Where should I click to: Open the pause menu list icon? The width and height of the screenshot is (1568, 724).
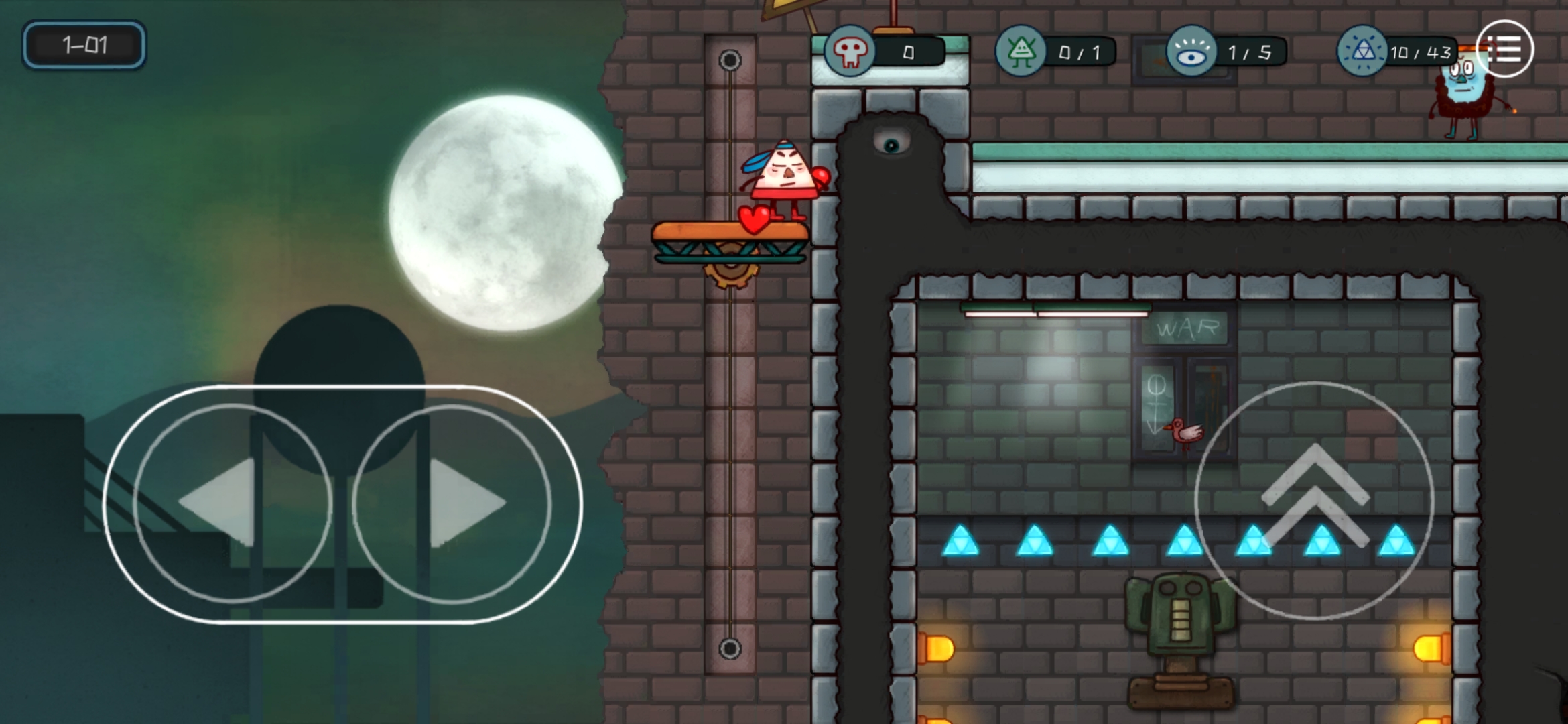coord(1504,50)
